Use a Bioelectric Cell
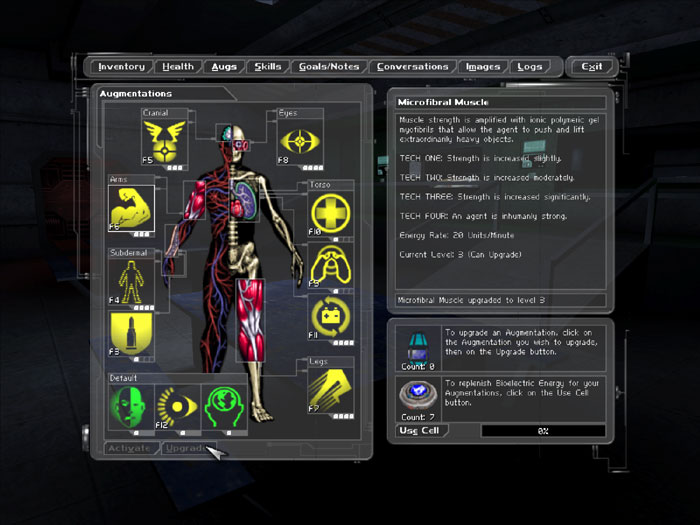This screenshot has width=700, height=525. (x=419, y=430)
